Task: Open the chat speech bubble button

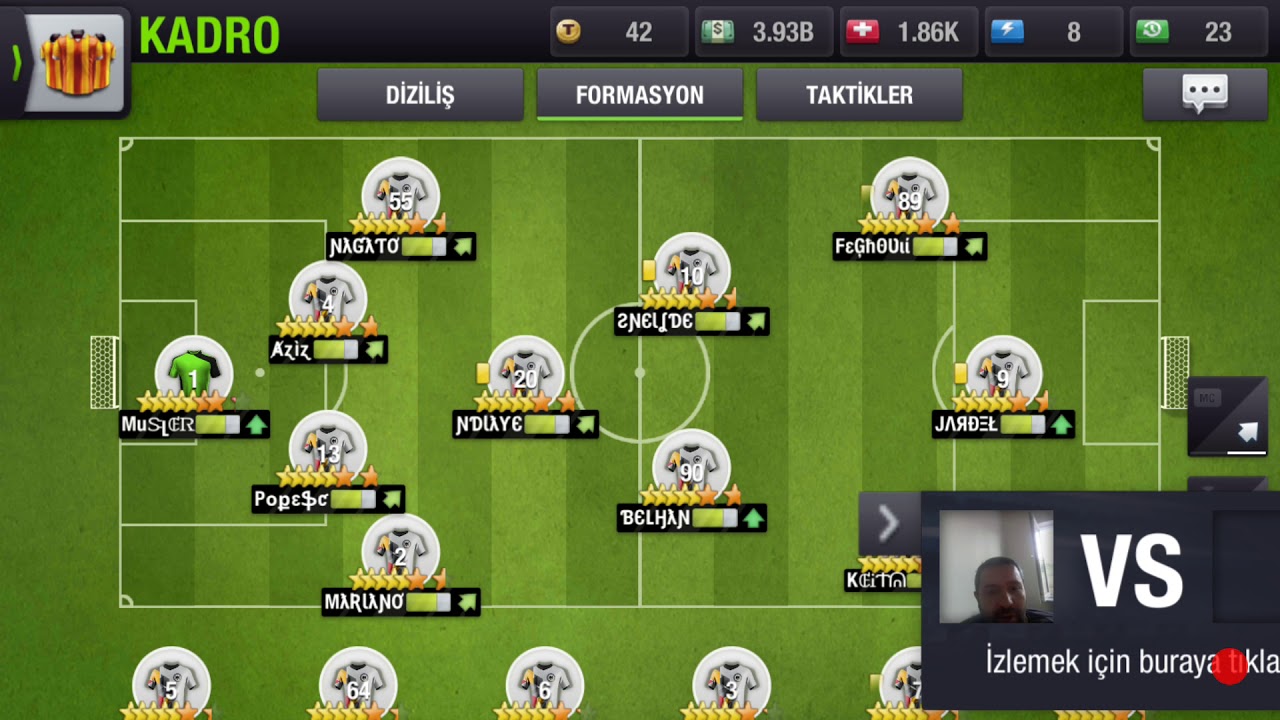Action: 1204,94
